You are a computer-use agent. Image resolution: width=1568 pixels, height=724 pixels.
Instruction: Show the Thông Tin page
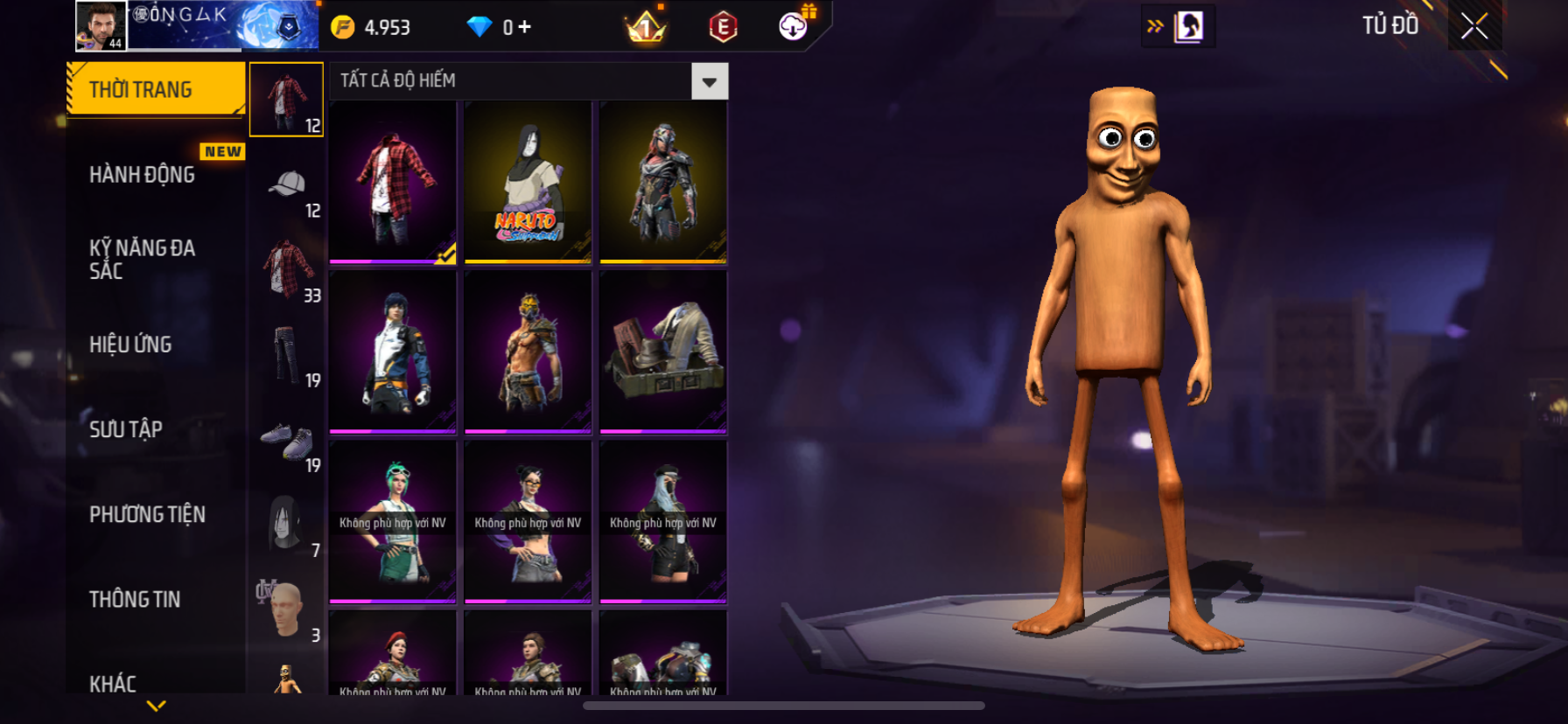(x=135, y=599)
